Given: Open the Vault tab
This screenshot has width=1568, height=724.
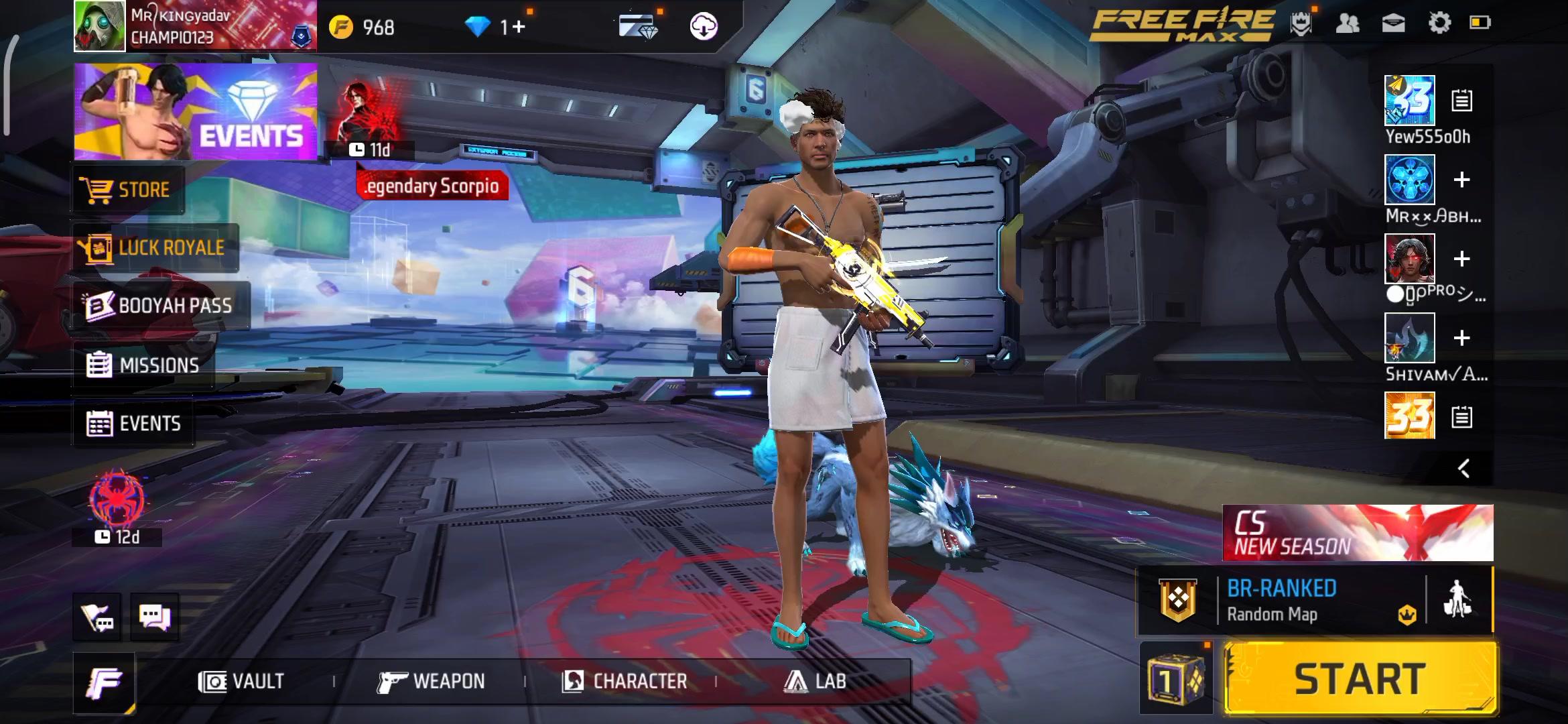Looking at the screenshot, I should point(242,682).
